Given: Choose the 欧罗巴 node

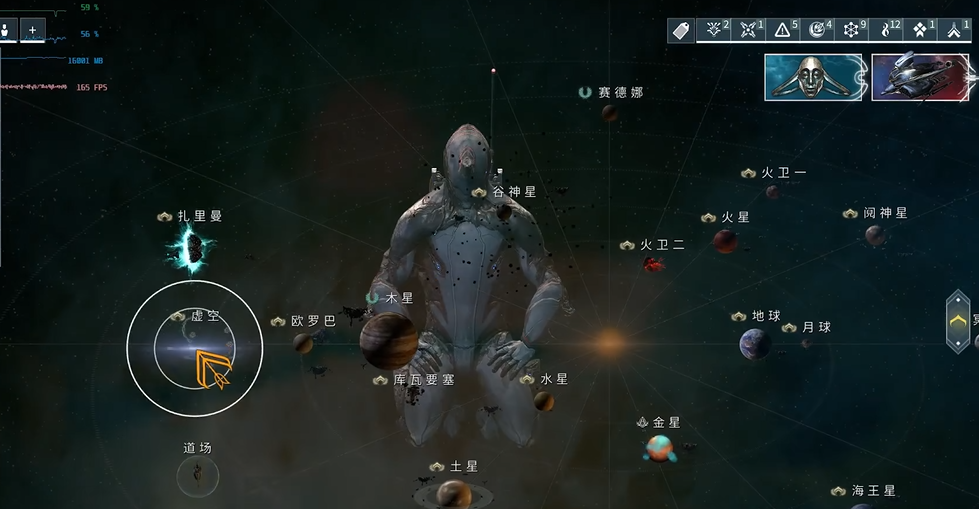Looking at the screenshot, I should (303, 343).
